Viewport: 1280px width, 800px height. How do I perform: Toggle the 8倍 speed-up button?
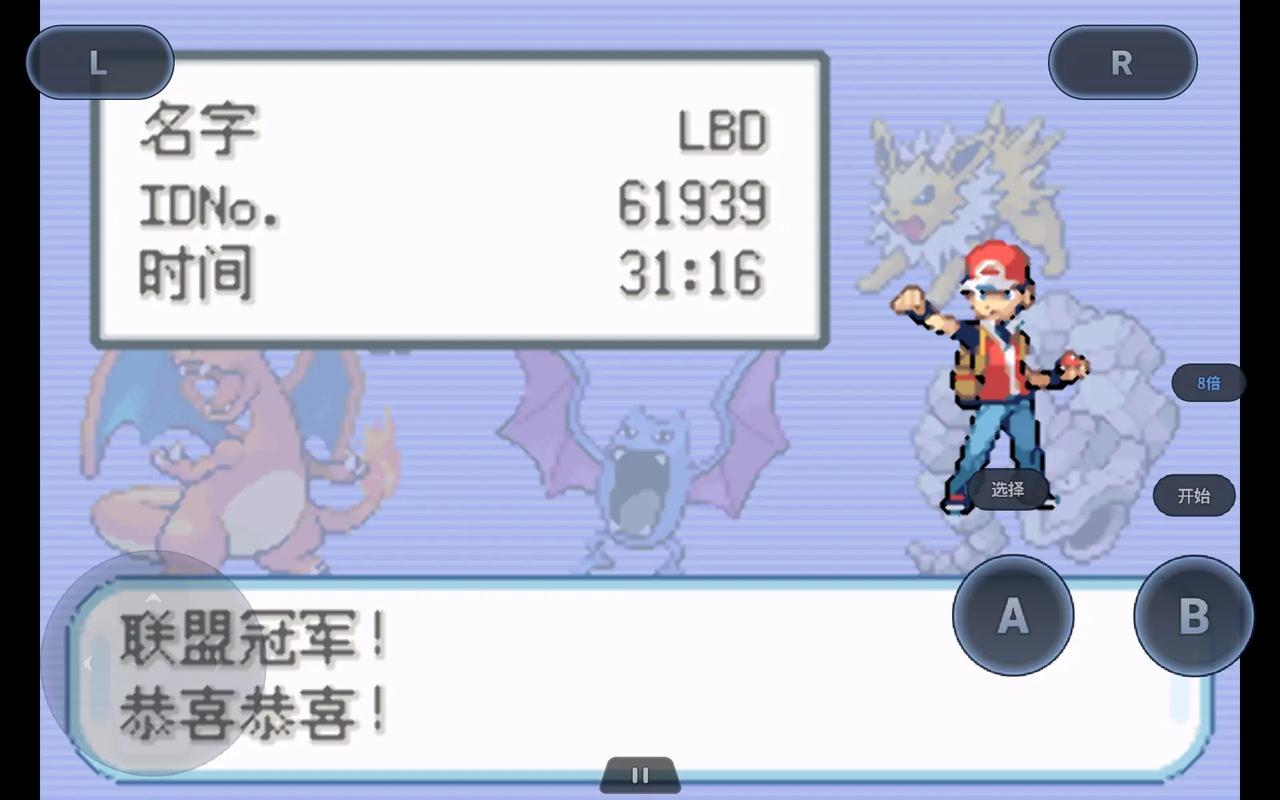(x=1208, y=382)
